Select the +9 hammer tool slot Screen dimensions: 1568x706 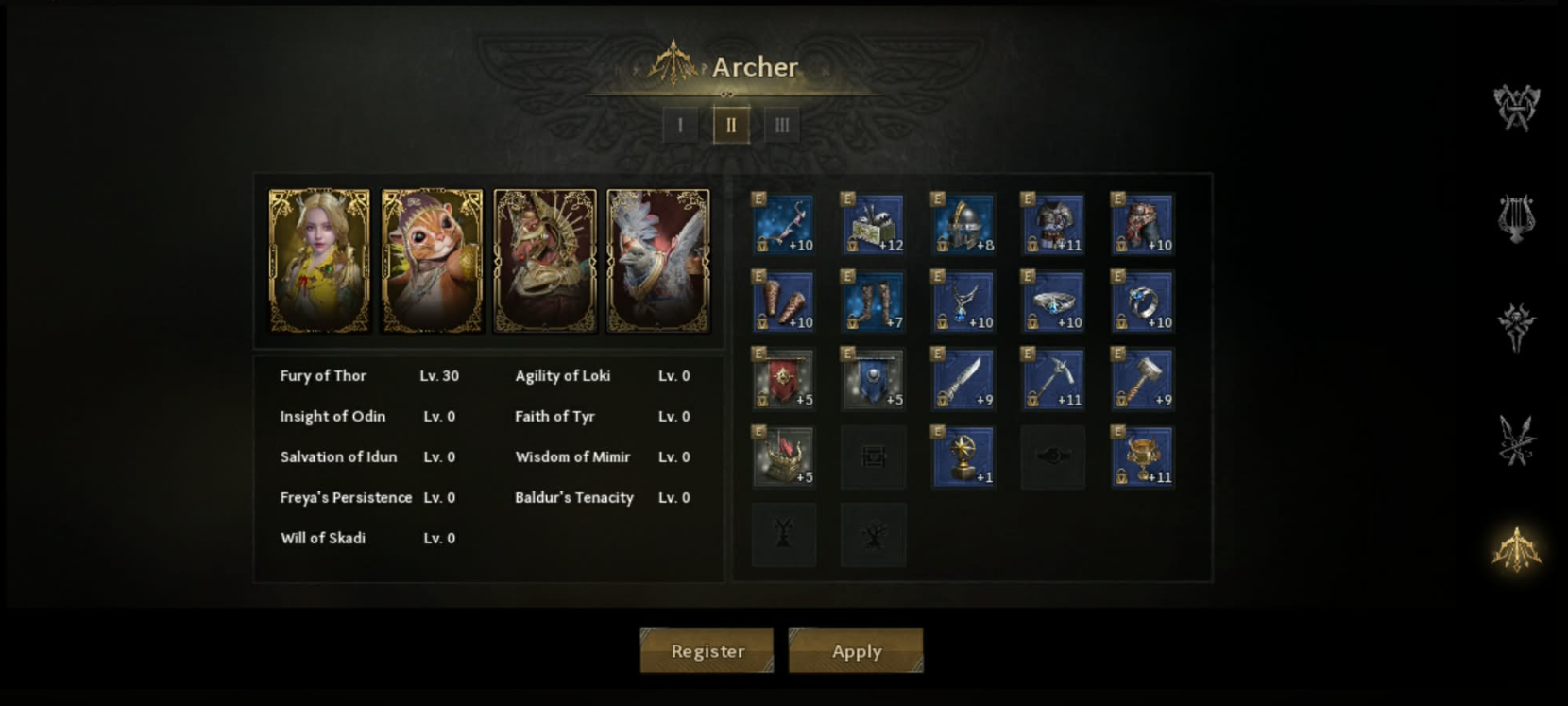(1143, 380)
